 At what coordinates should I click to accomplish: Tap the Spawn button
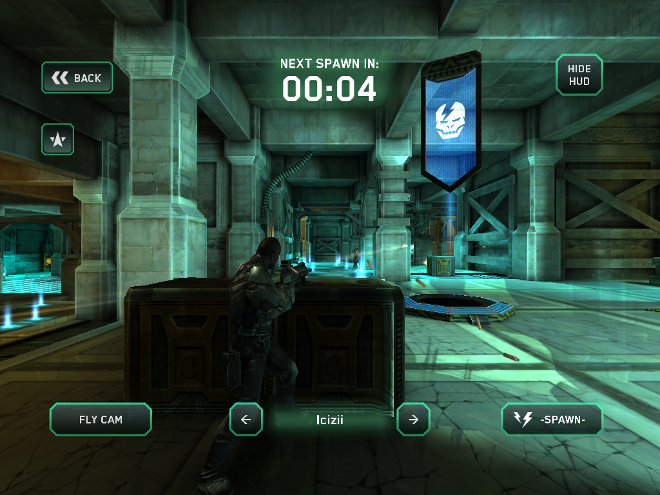(x=552, y=420)
